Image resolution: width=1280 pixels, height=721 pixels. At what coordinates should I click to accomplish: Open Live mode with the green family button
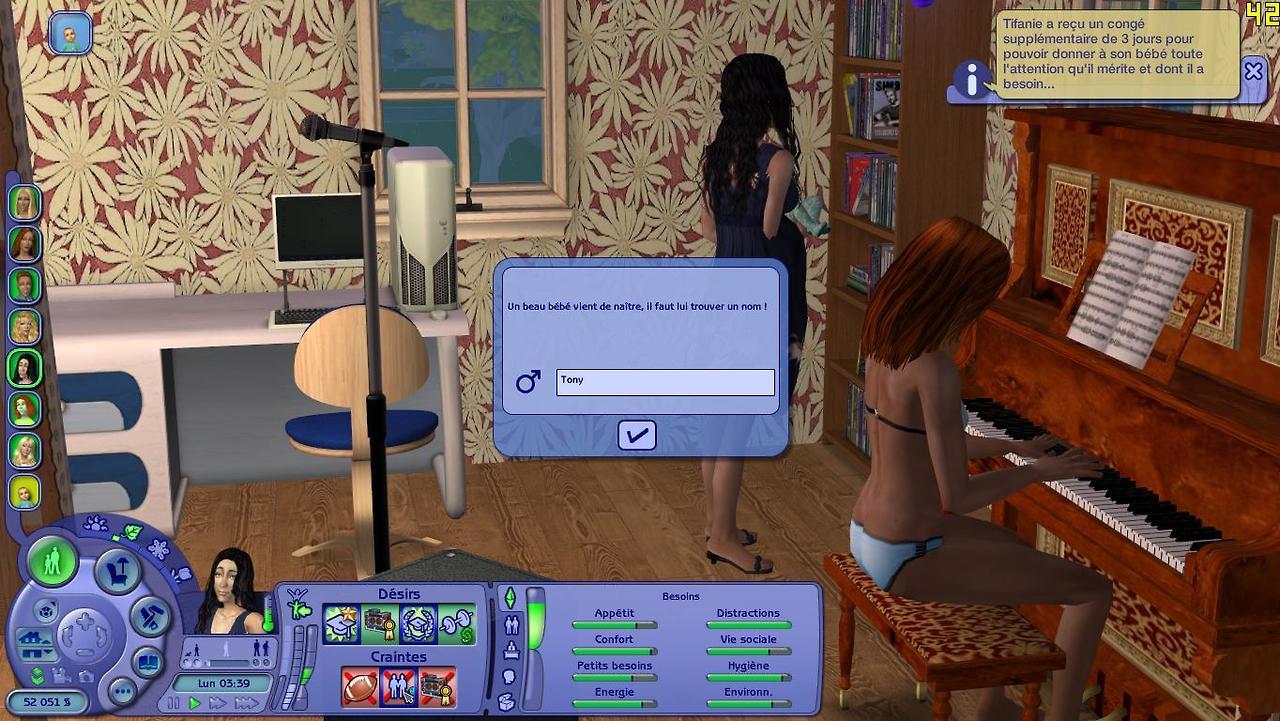(52, 562)
